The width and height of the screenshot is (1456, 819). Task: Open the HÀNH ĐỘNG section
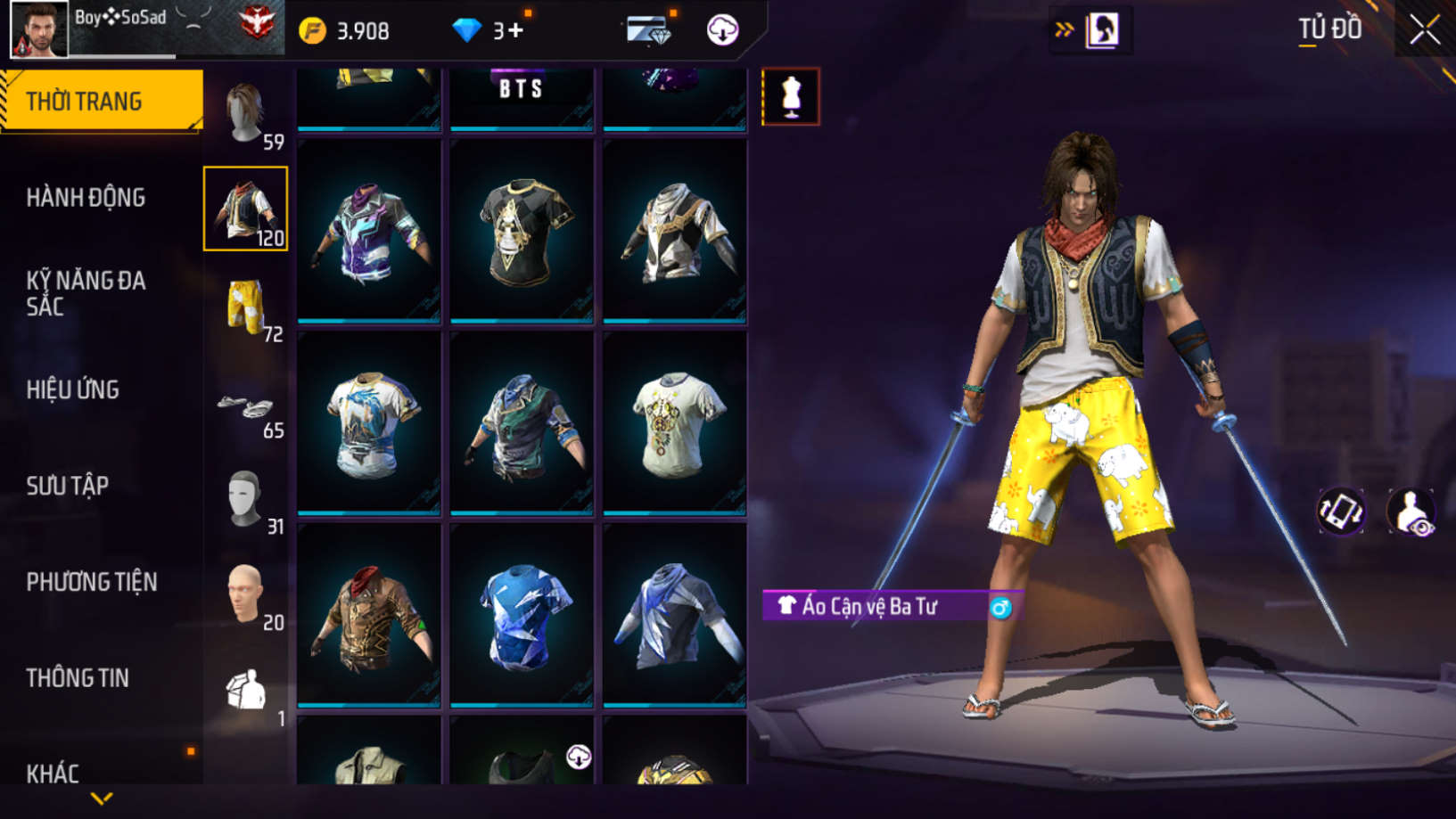pos(86,197)
